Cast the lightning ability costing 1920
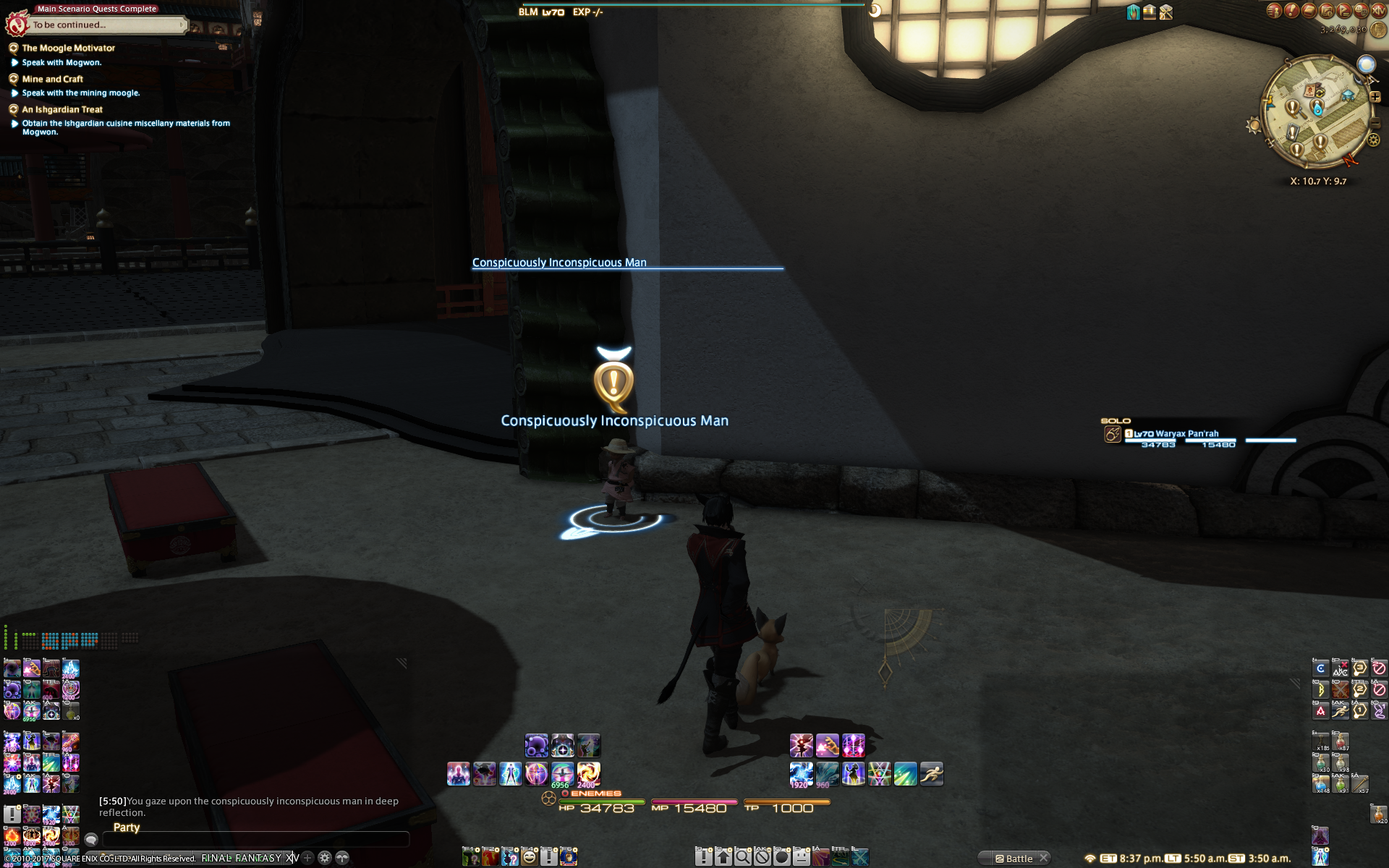Image resolution: width=1389 pixels, height=868 pixels. pyautogui.click(x=801, y=774)
